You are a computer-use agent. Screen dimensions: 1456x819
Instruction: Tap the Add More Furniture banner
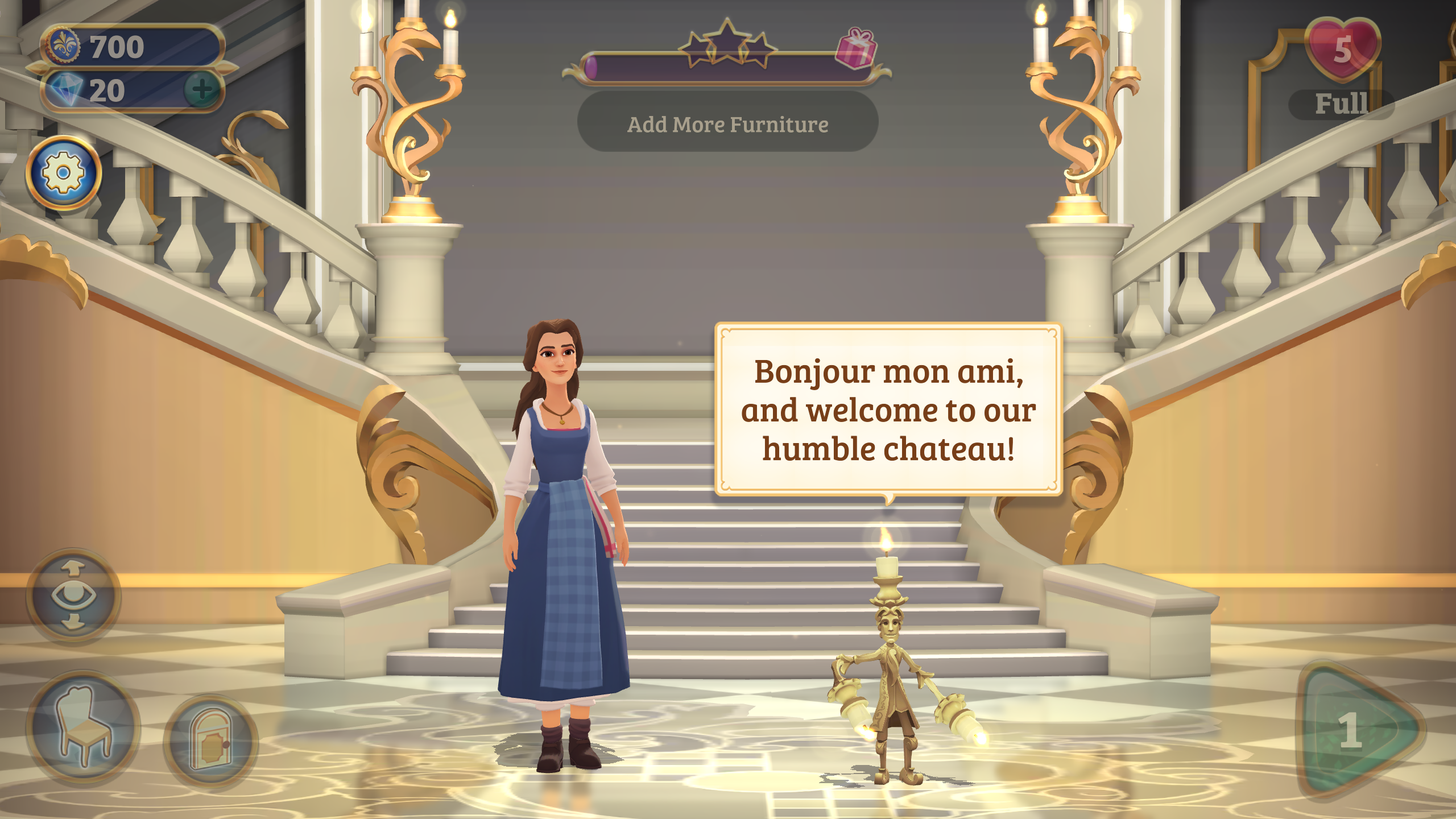[727, 123]
